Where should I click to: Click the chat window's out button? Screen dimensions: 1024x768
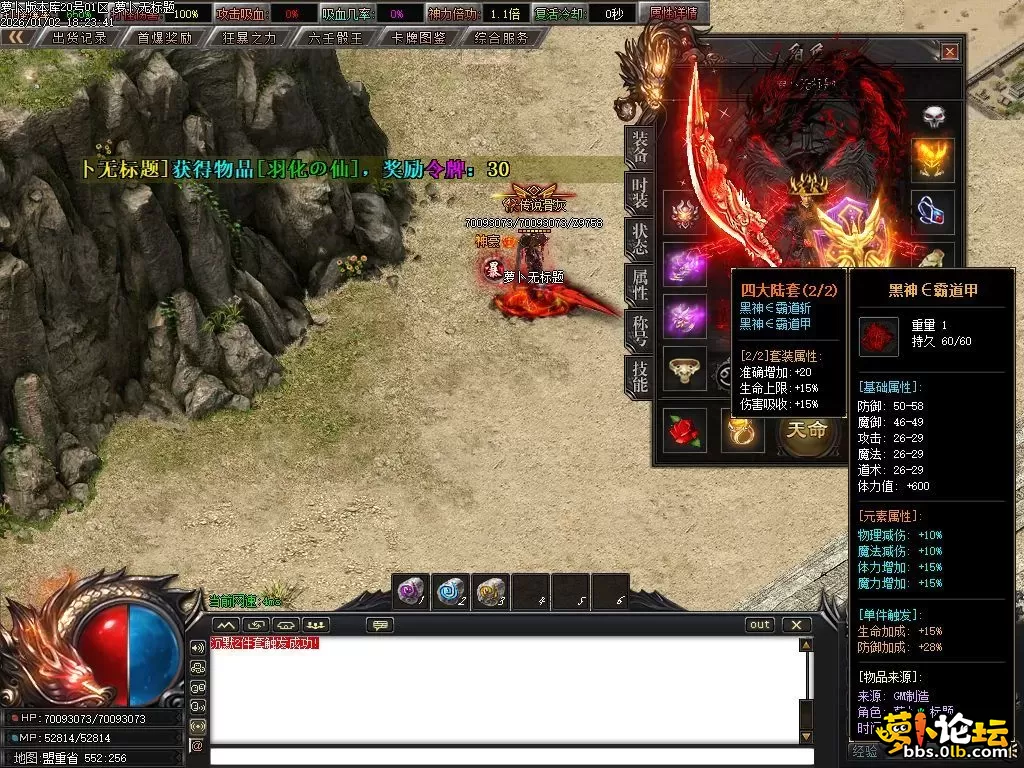pyautogui.click(x=760, y=625)
